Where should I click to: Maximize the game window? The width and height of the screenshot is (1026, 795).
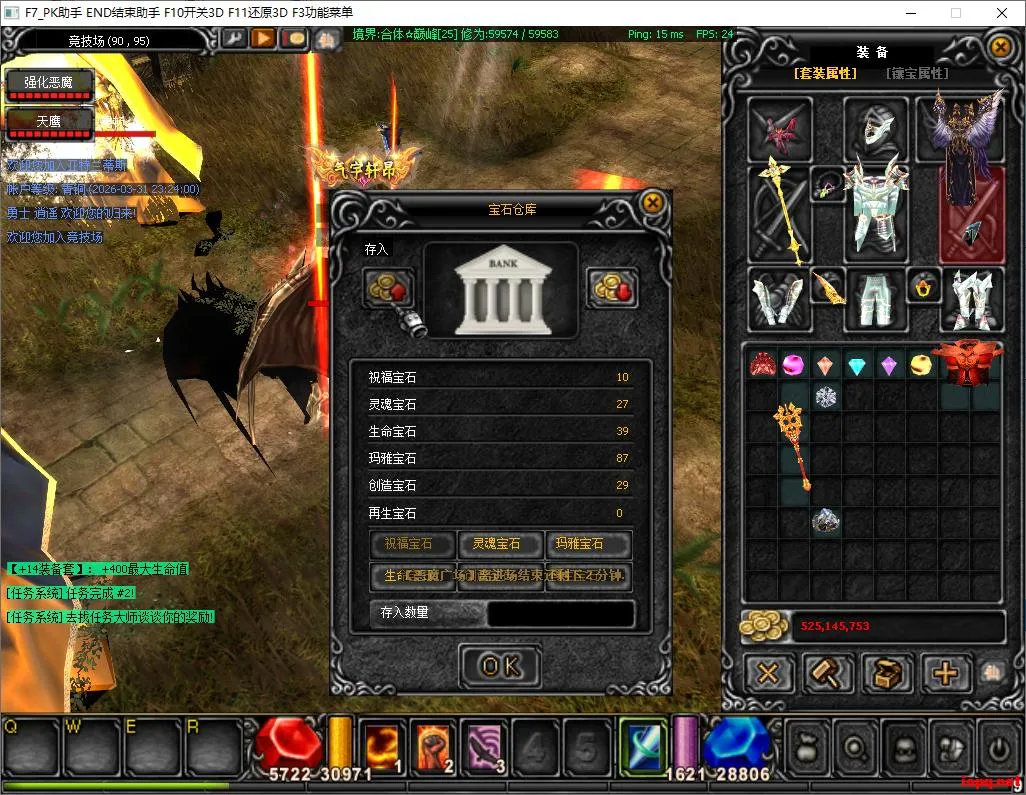coord(955,13)
